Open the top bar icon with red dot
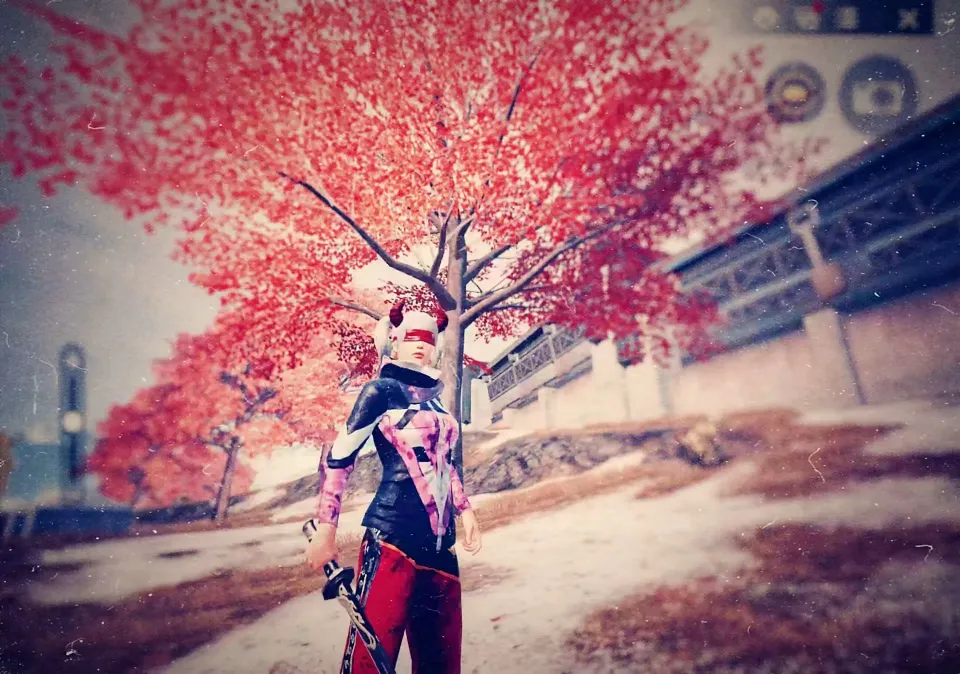This screenshot has width=960, height=674. coord(806,17)
